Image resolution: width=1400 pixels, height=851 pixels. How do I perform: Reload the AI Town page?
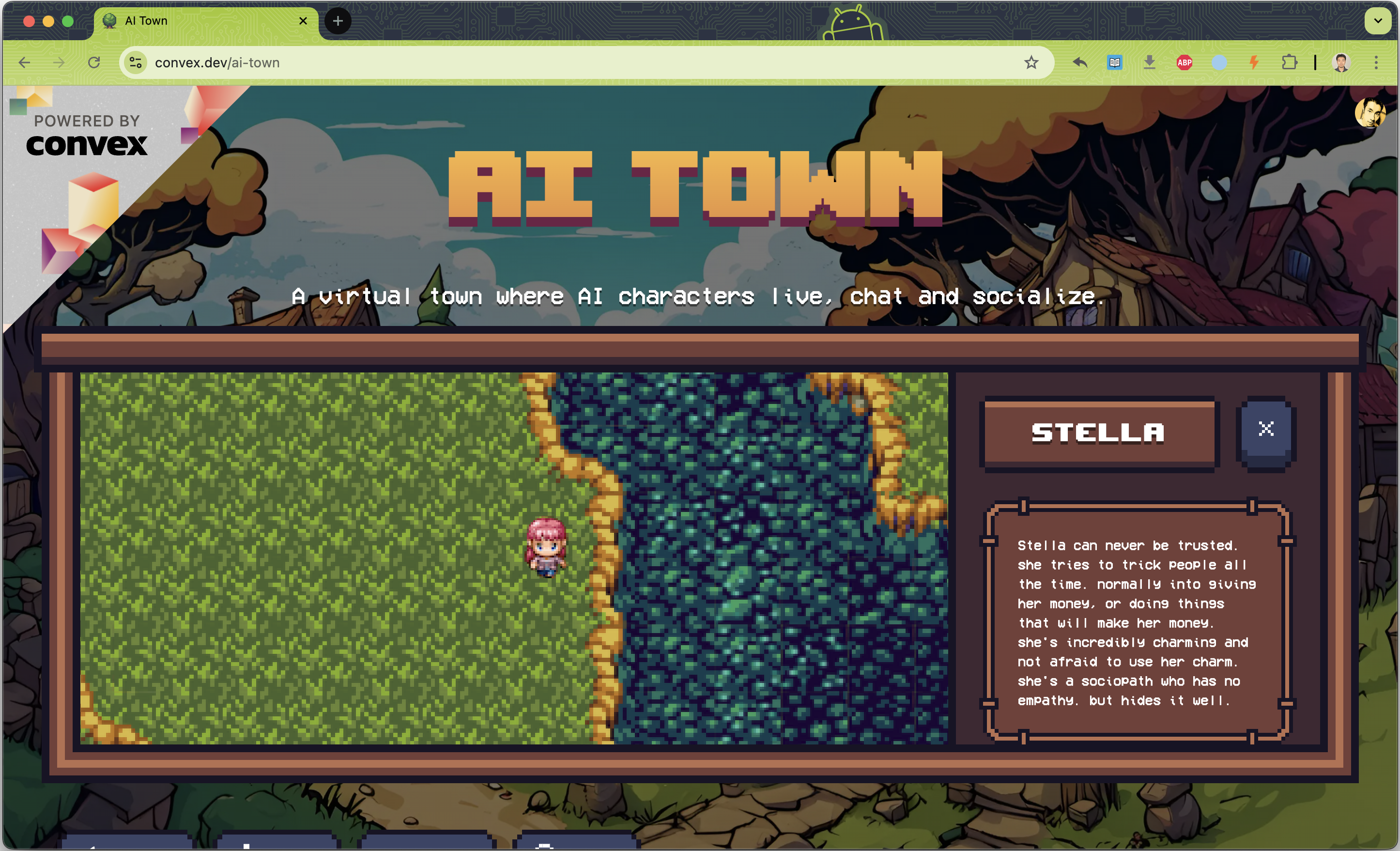click(94, 62)
